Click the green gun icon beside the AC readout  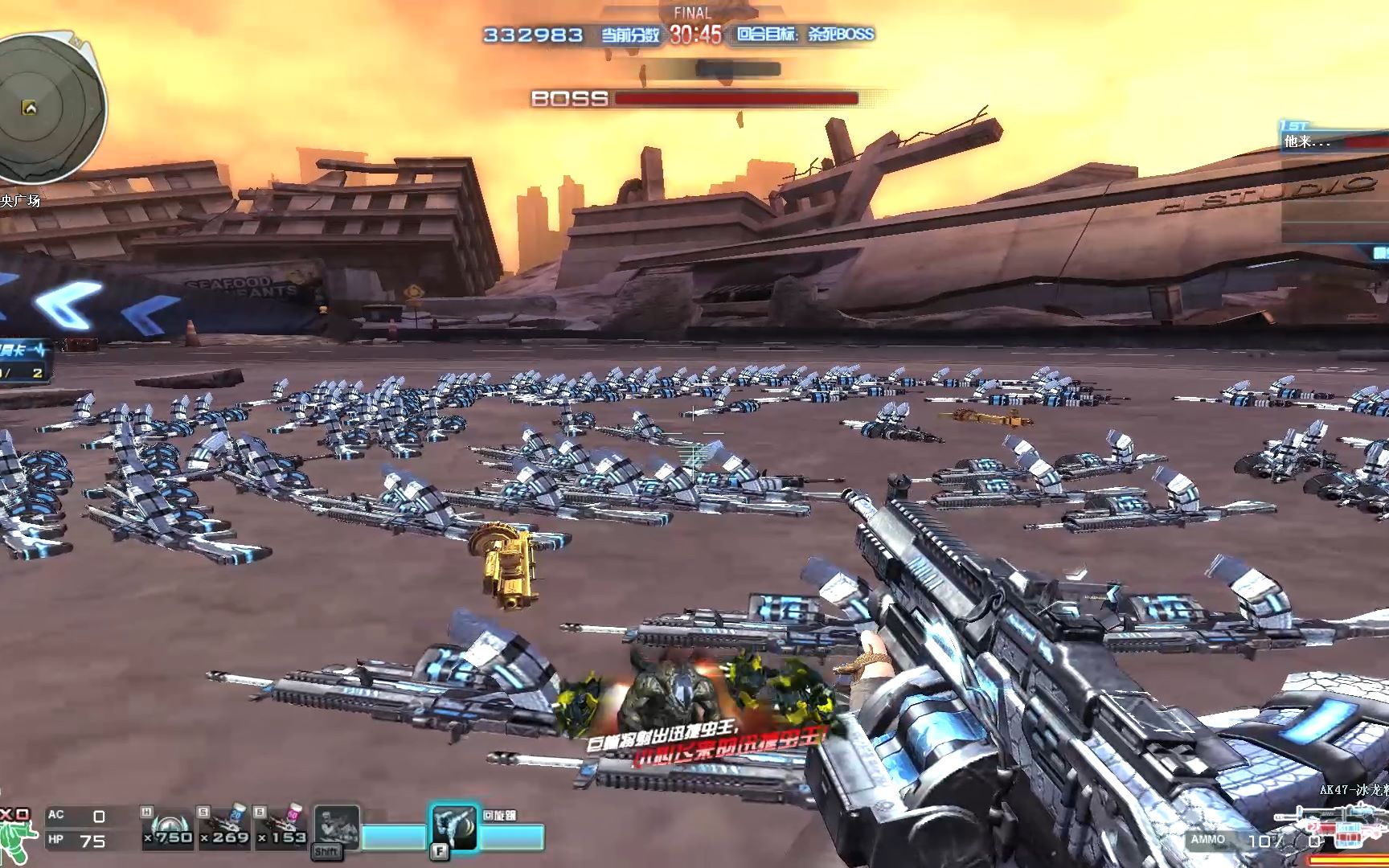[14, 837]
